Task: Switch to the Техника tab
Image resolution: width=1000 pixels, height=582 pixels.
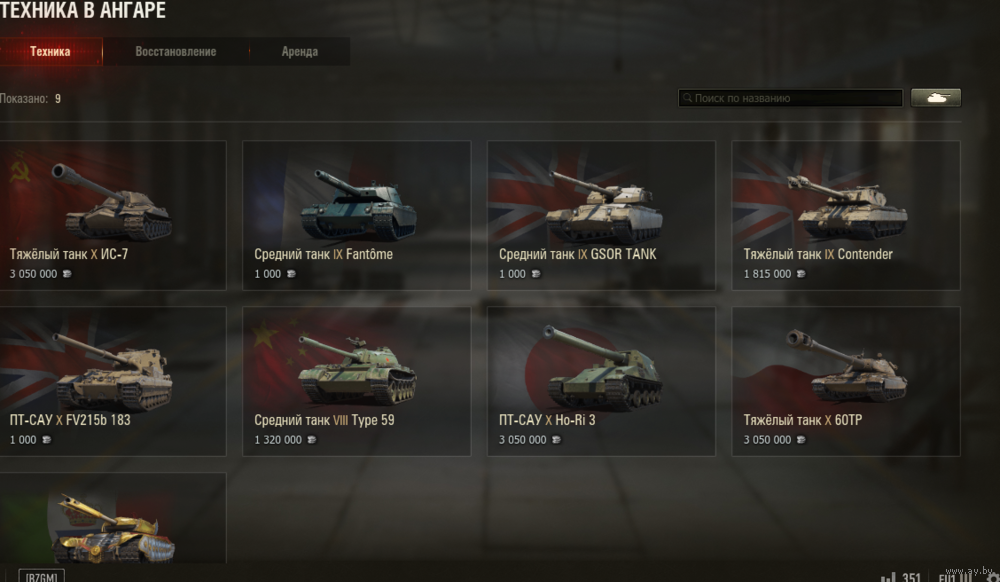Action: pyautogui.click(x=50, y=52)
